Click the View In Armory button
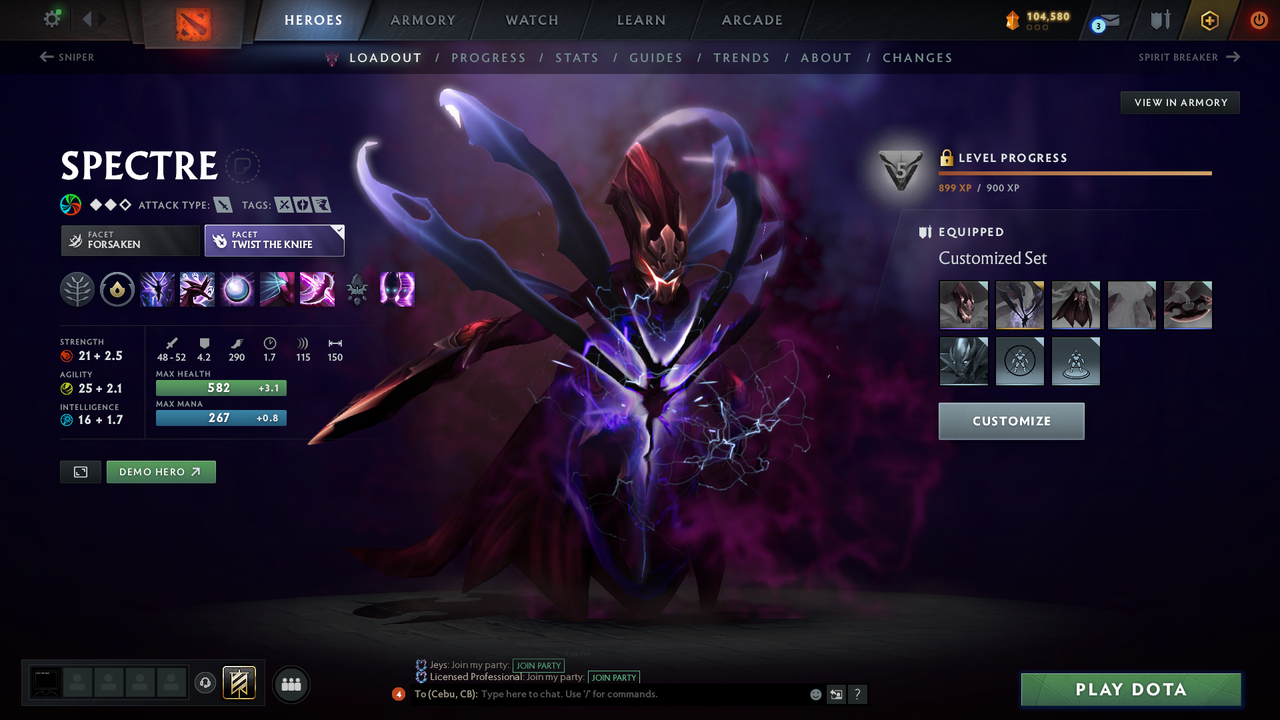Screen dimensions: 1280x720 click(x=1179, y=102)
